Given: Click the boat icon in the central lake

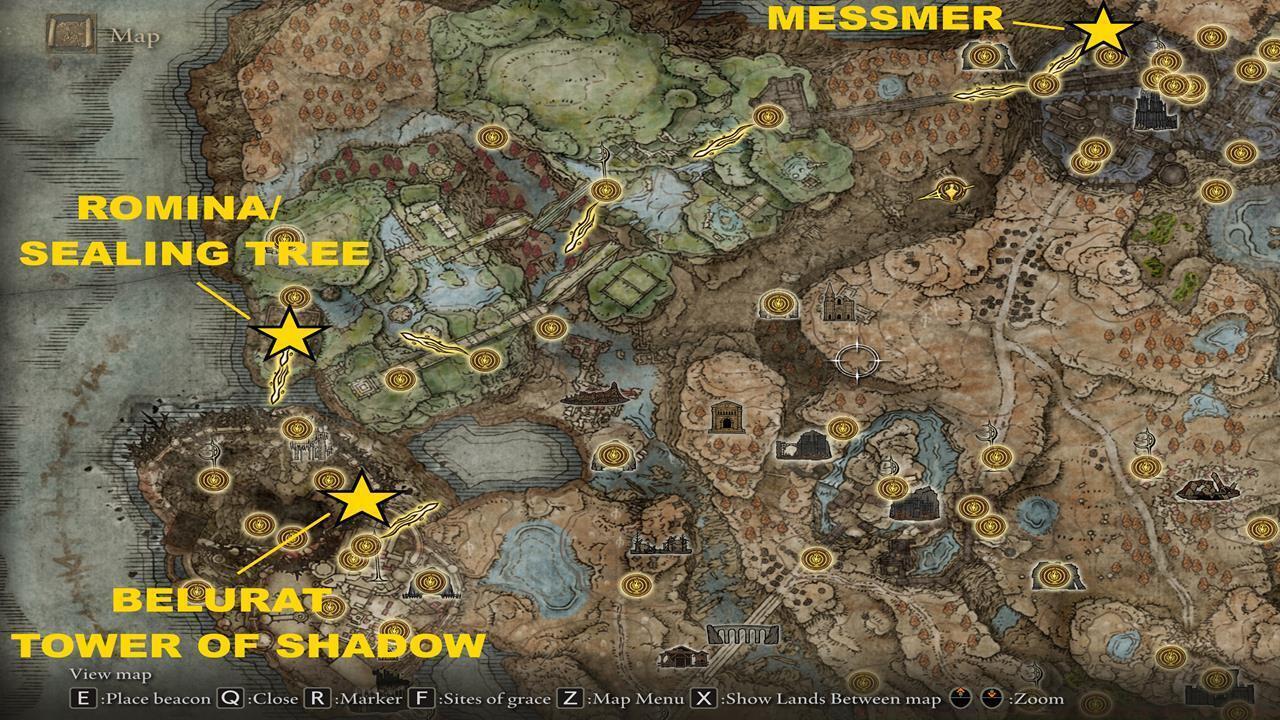Looking at the screenshot, I should (594, 393).
